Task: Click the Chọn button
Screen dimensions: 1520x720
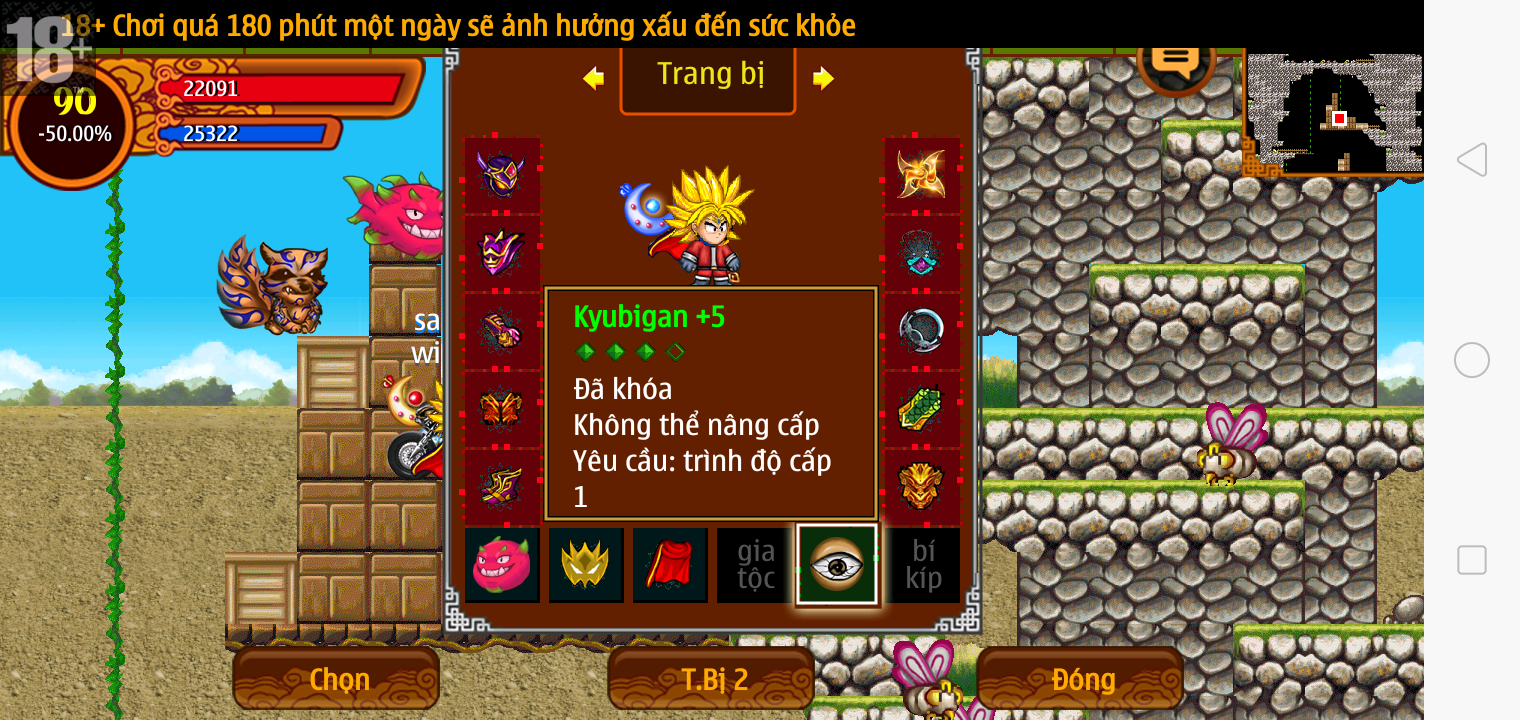Action: point(337,679)
